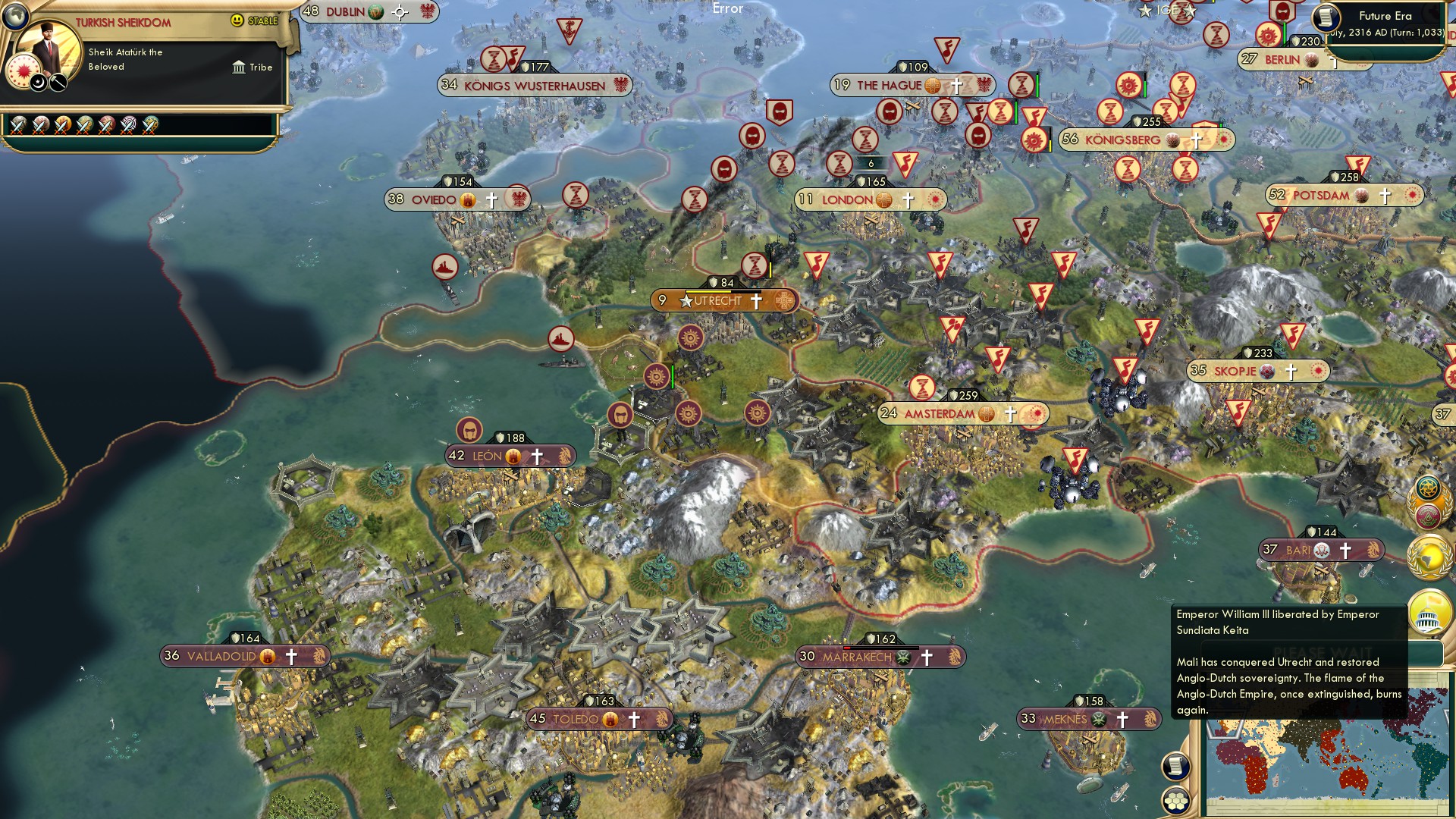The height and width of the screenshot is (819, 1456).
Task: Click the globe icon atop the leader panel
Action: pos(15,17)
